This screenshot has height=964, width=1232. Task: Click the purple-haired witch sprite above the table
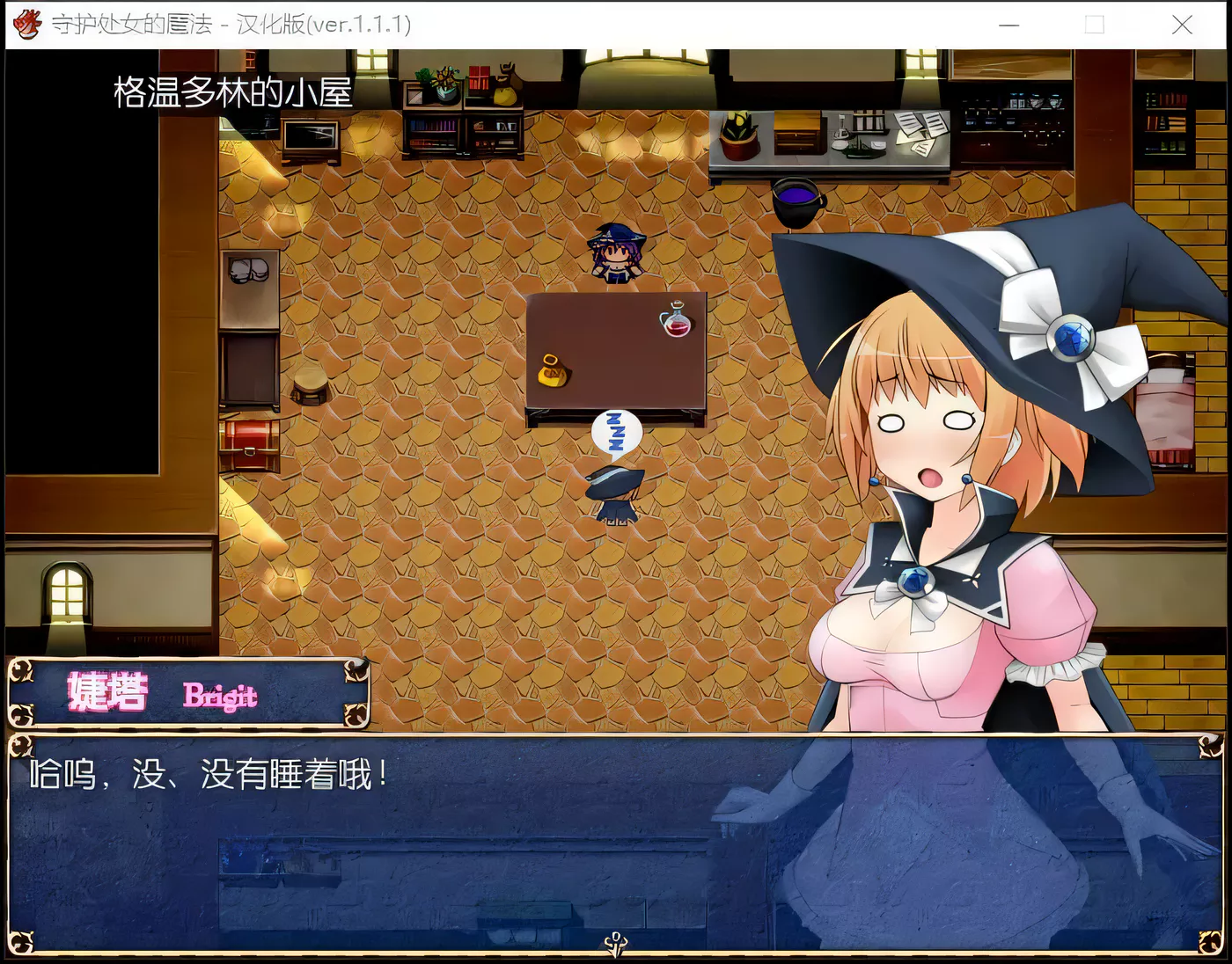(616, 257)
